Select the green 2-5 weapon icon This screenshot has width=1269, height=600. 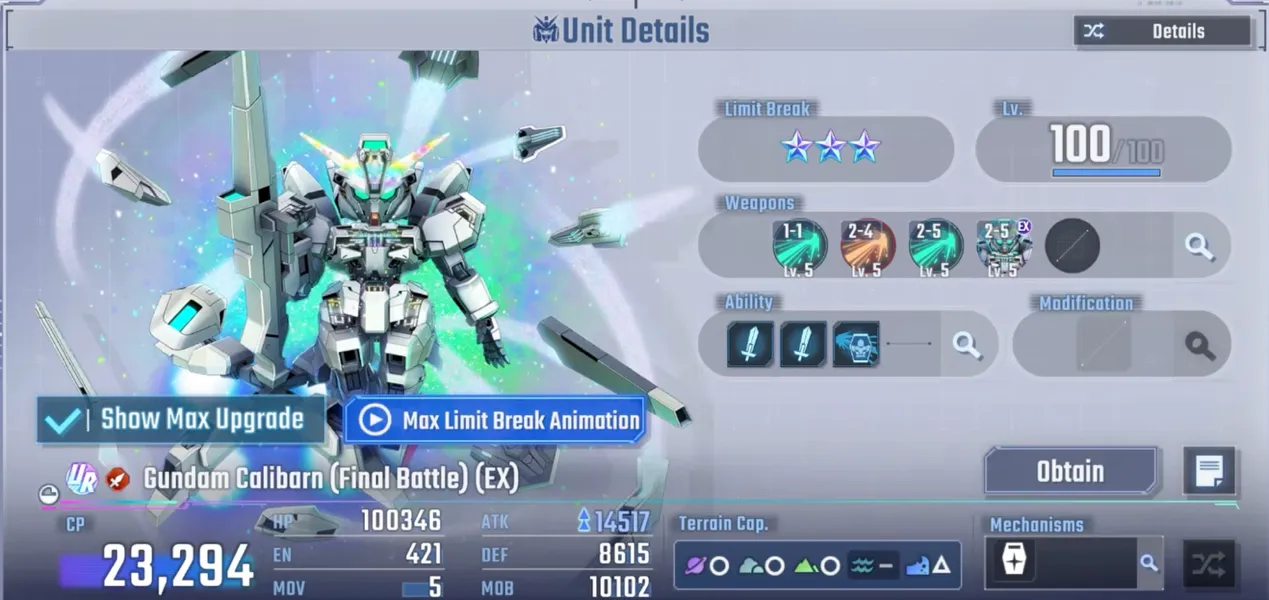coord(935,246)
